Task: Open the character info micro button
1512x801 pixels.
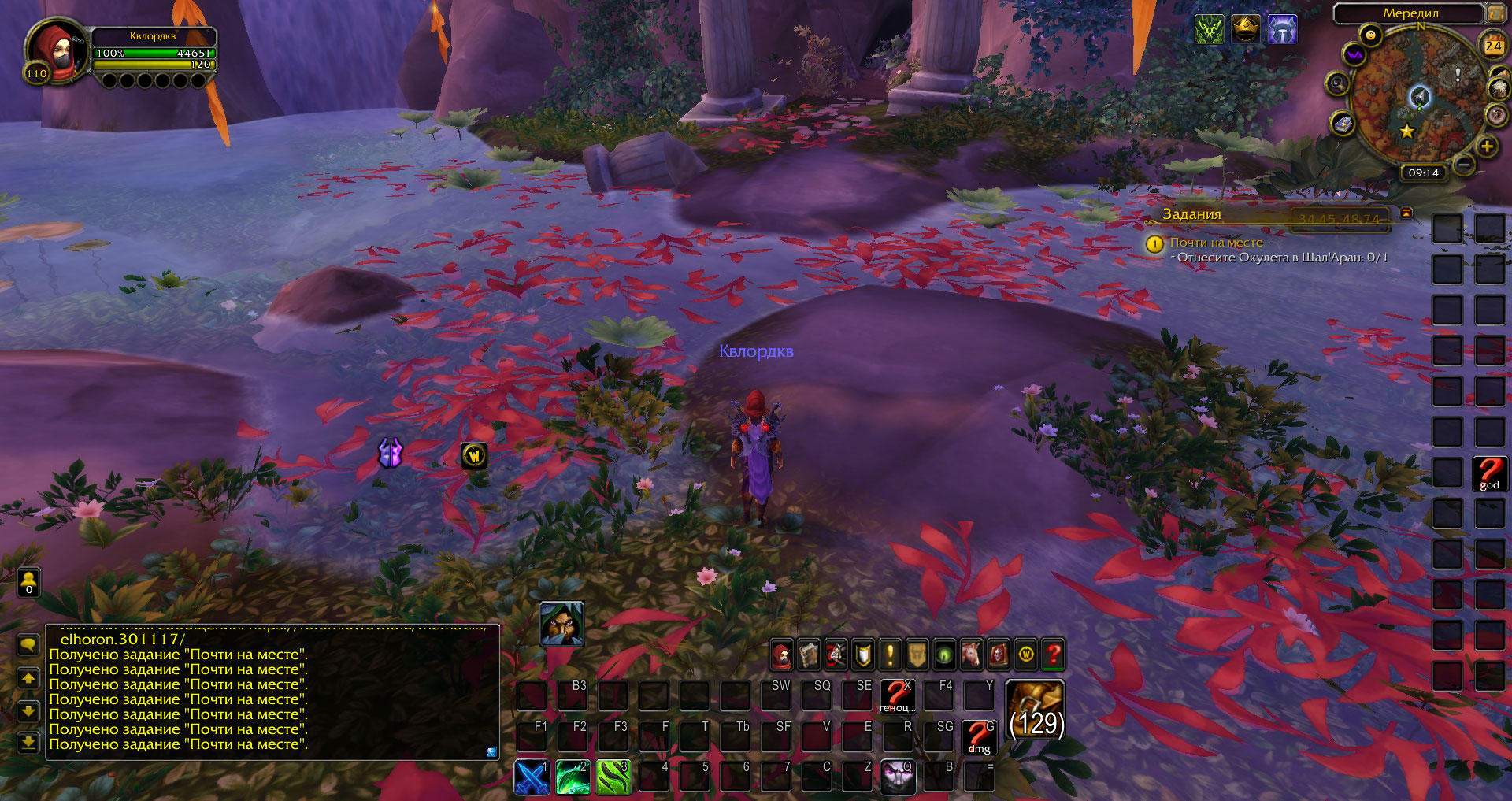Action: (x=781, y=655)
